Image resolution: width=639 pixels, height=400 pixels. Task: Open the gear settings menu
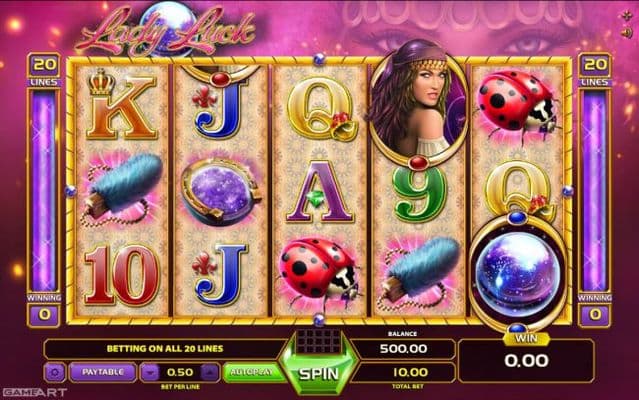tap(56, 371)
